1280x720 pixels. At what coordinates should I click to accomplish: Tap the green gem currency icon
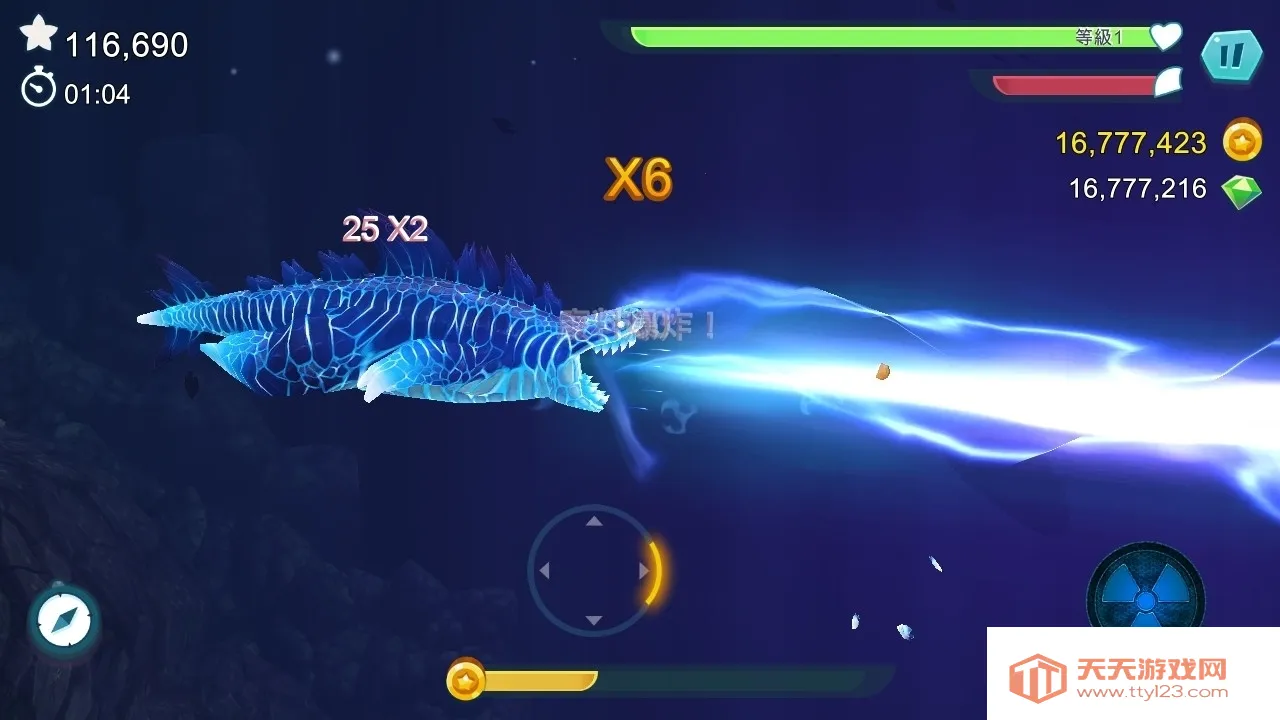tap(1240, 188)
